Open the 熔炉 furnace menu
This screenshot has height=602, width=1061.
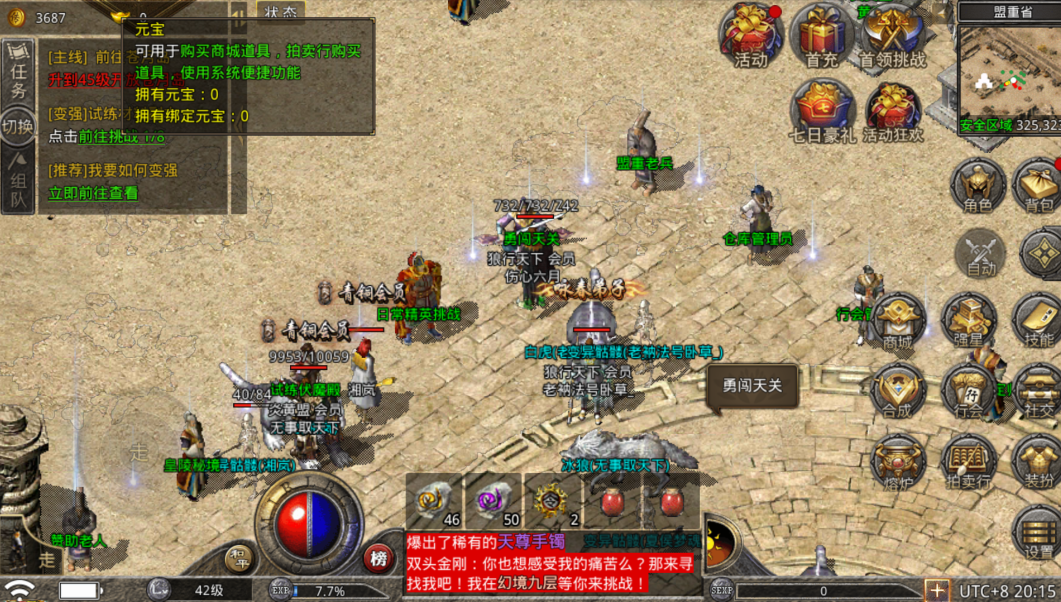[x=897, y=461]
